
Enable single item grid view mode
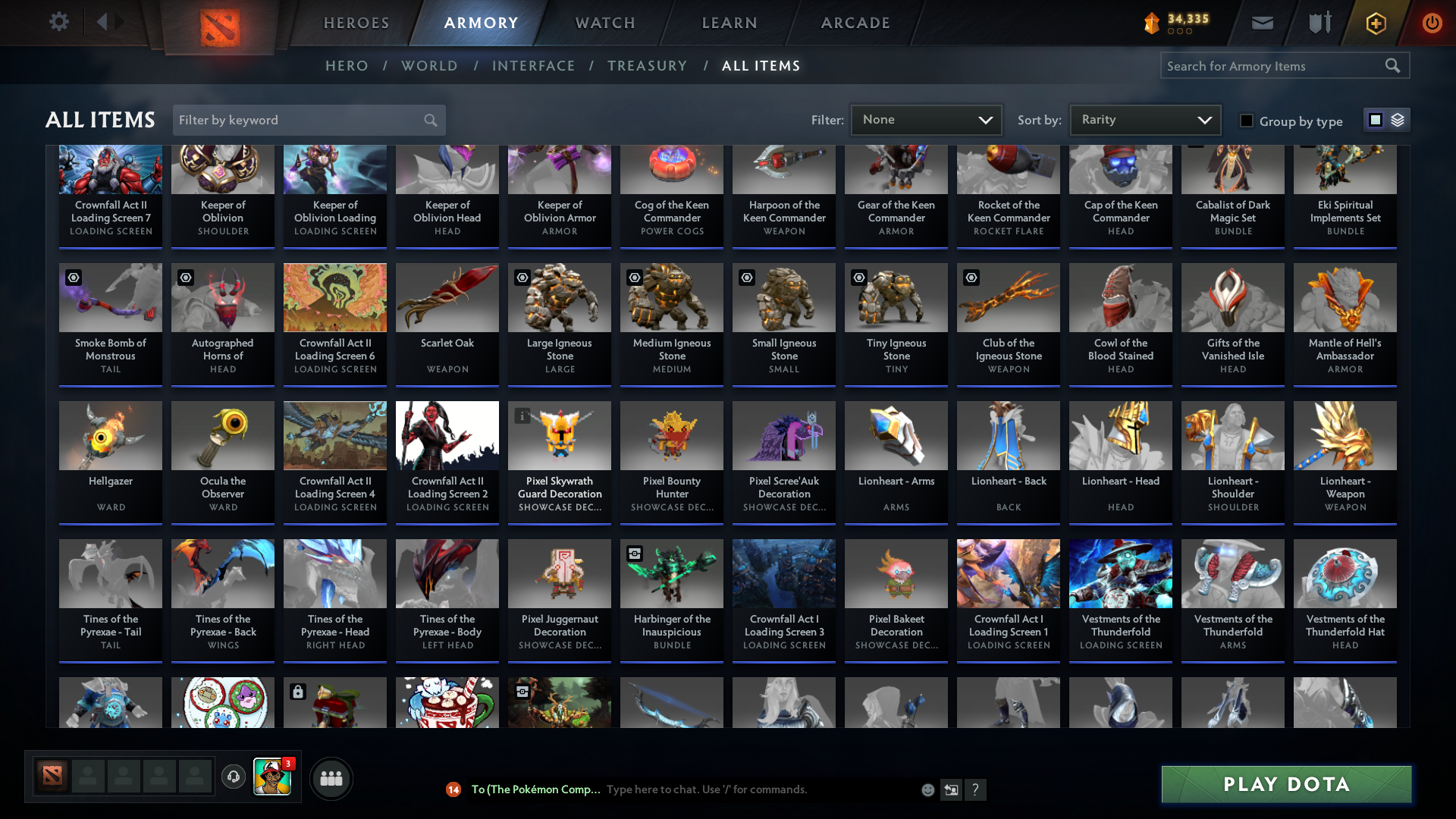(x=1375, y=119)
